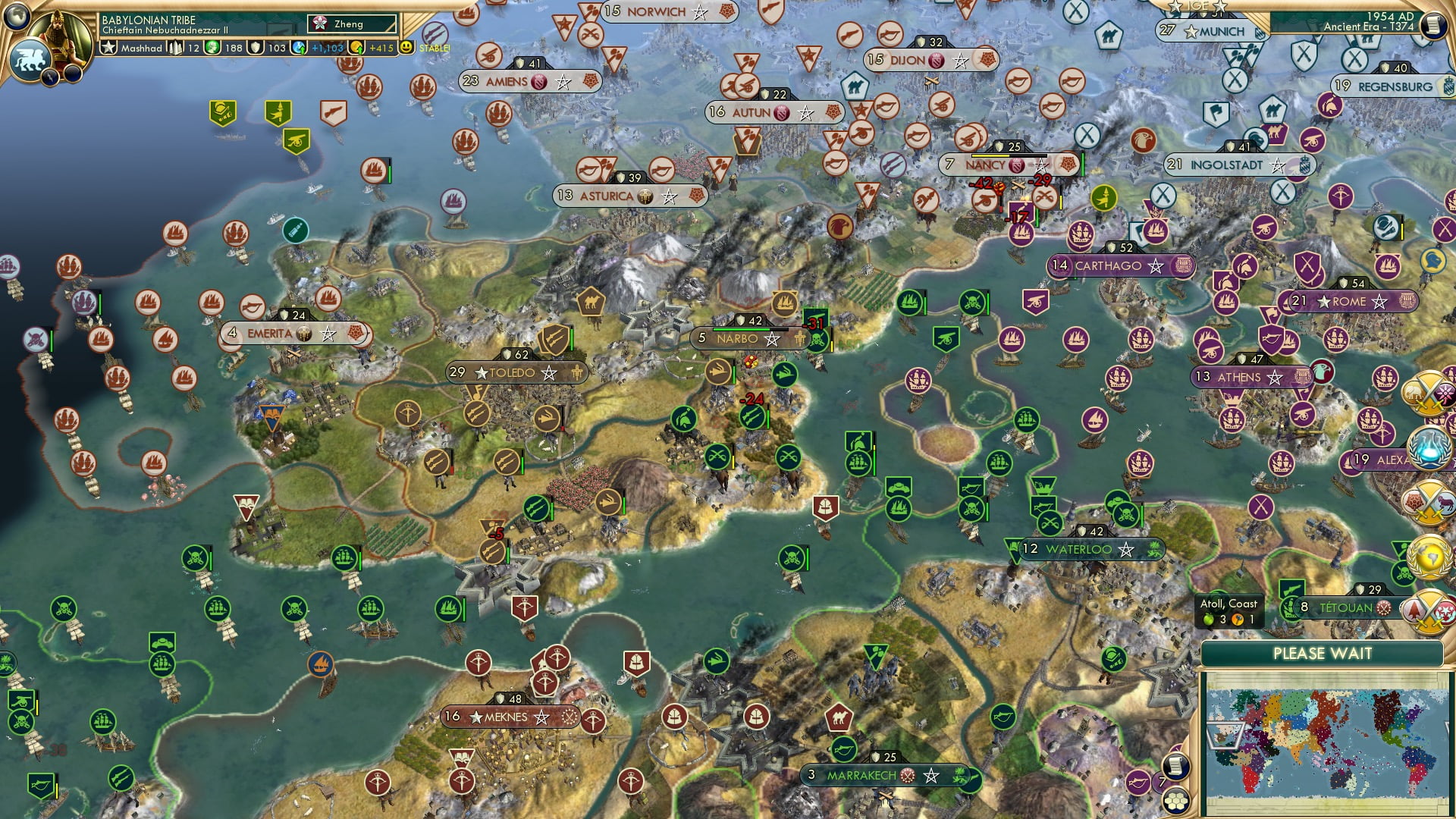Click the green-arrow science per turn icon

(299, 48)
